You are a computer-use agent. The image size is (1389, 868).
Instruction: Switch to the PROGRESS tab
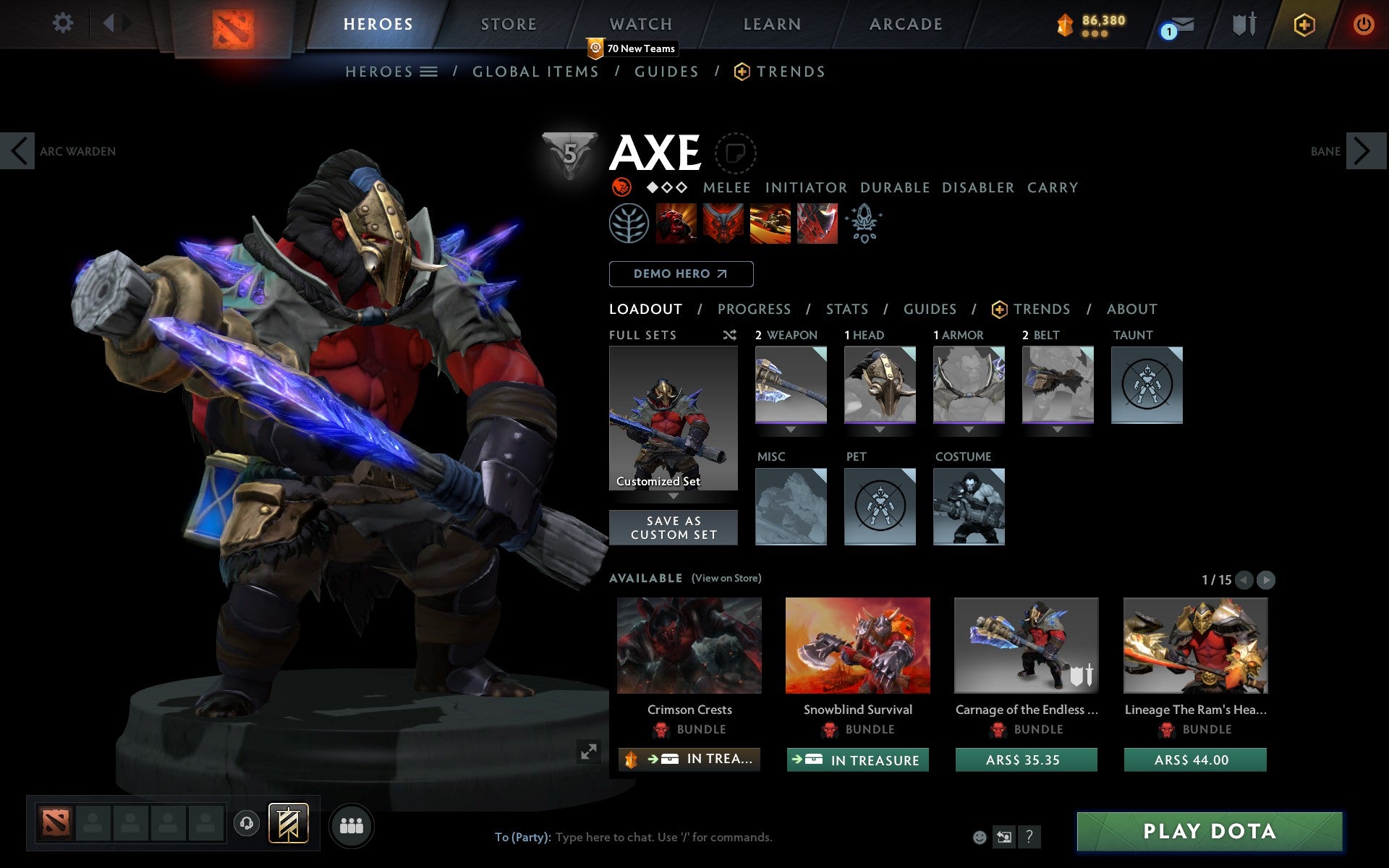753,309
